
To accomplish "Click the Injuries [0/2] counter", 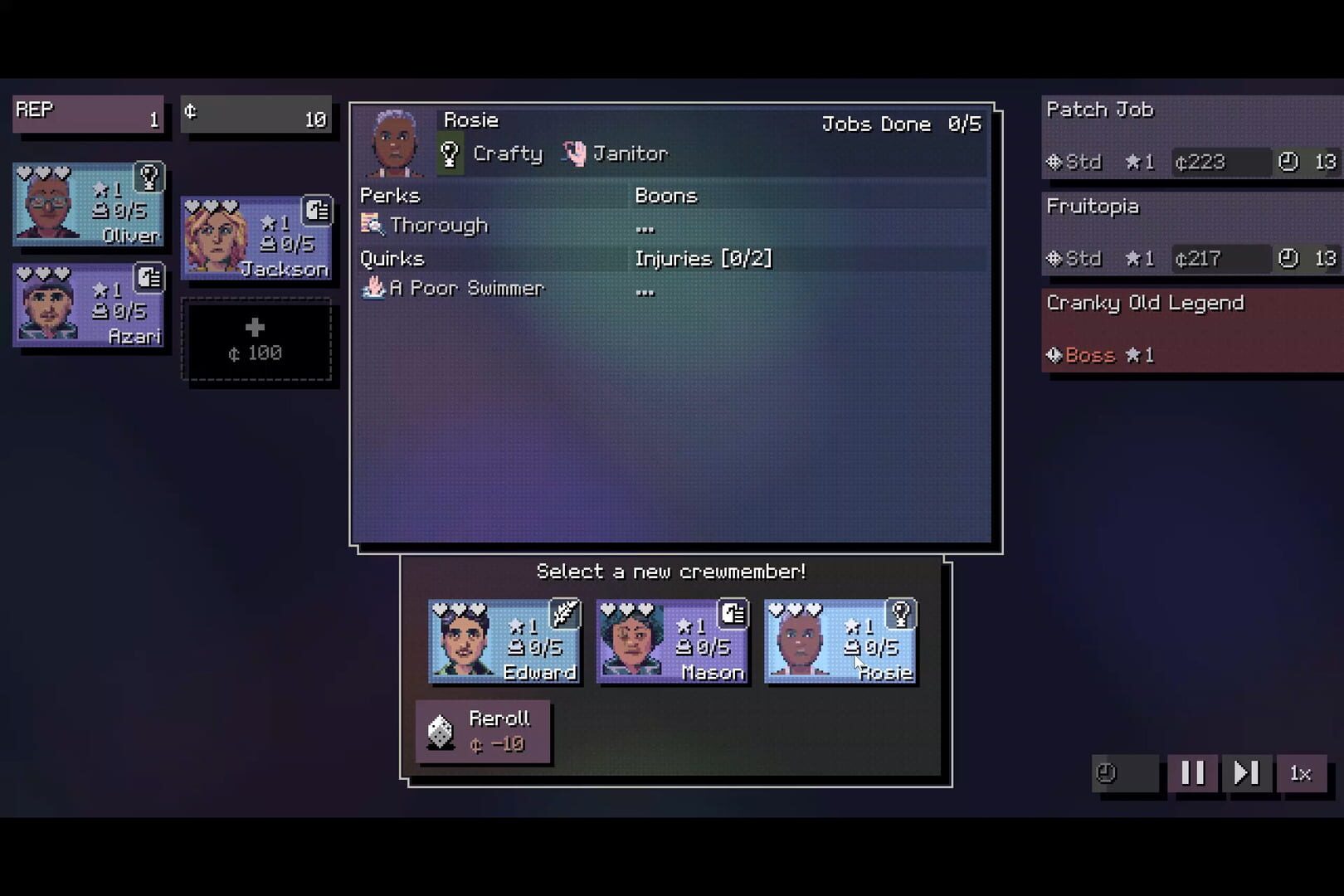I will [x=704, y=258].
